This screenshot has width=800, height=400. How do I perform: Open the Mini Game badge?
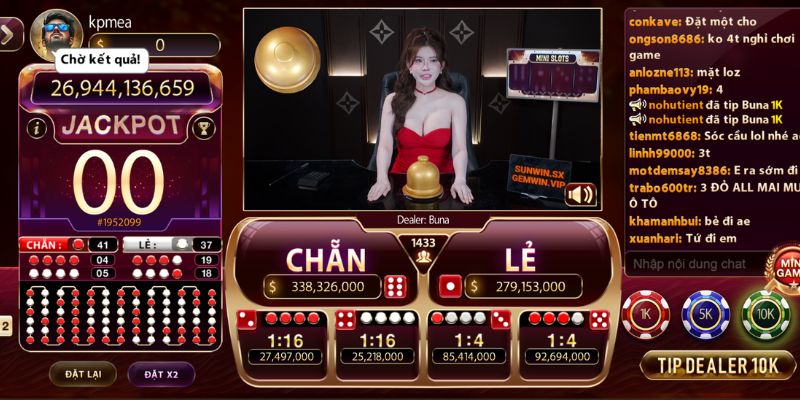point(782,267)
